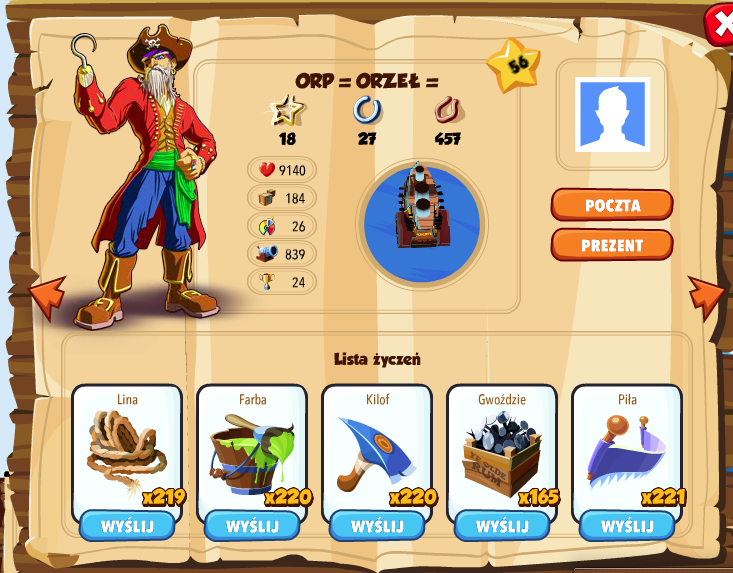Click Wyślij under the Lina rope
733x573 pixels.
tap(127, 525)
